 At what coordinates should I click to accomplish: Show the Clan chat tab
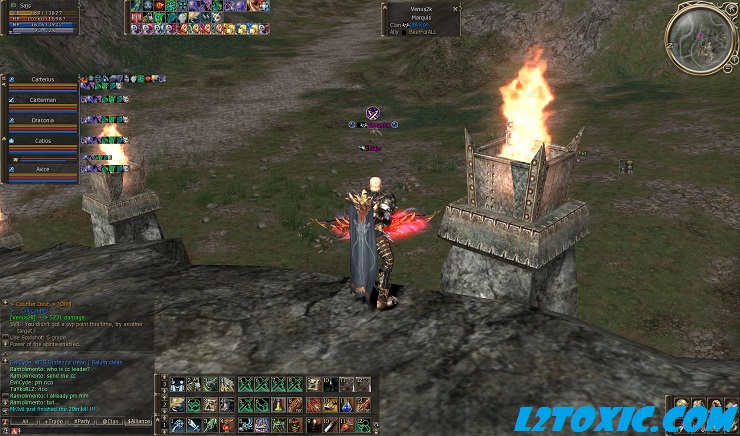[110, 421]
